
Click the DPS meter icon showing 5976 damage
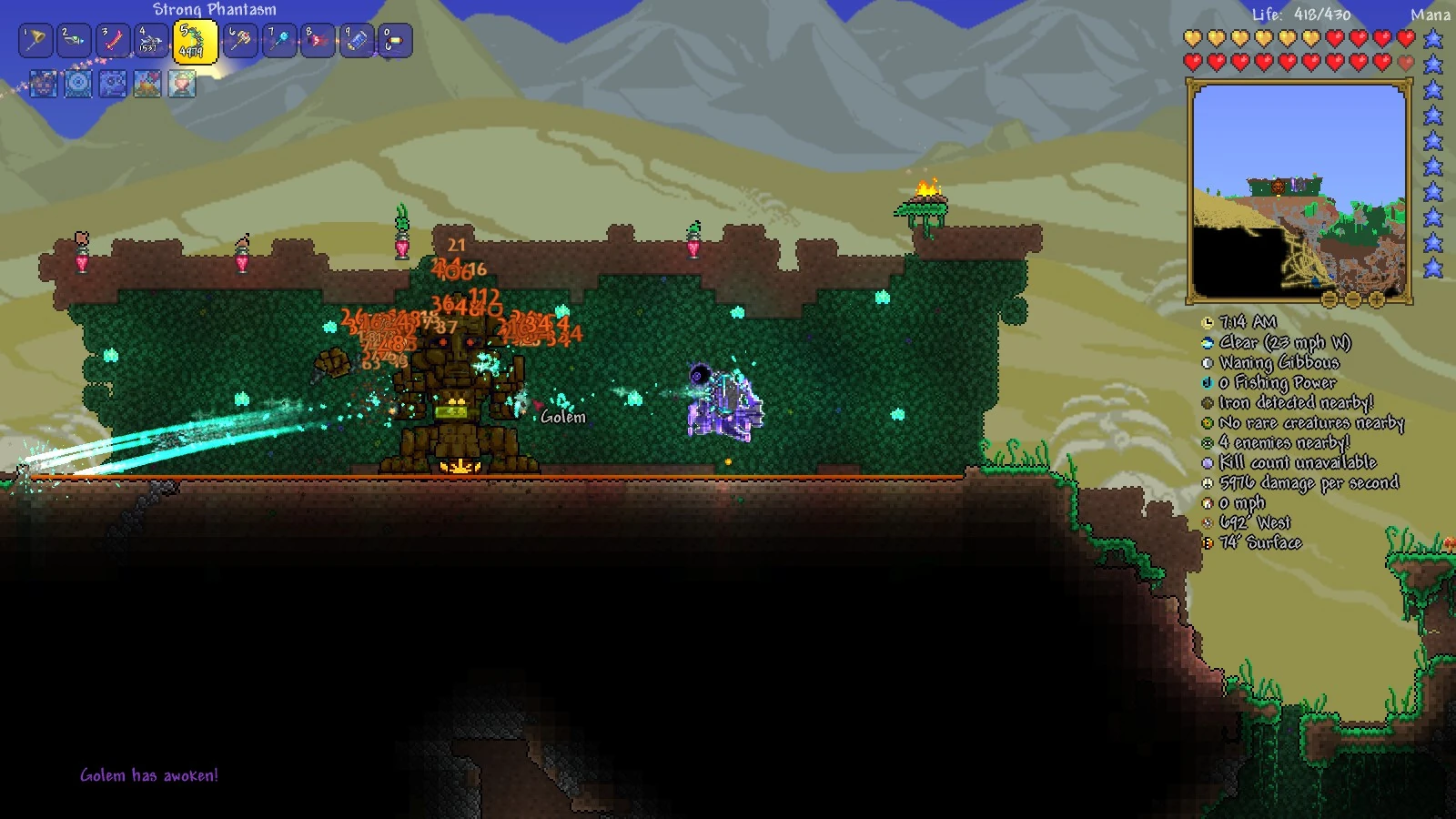[1207, 482]
